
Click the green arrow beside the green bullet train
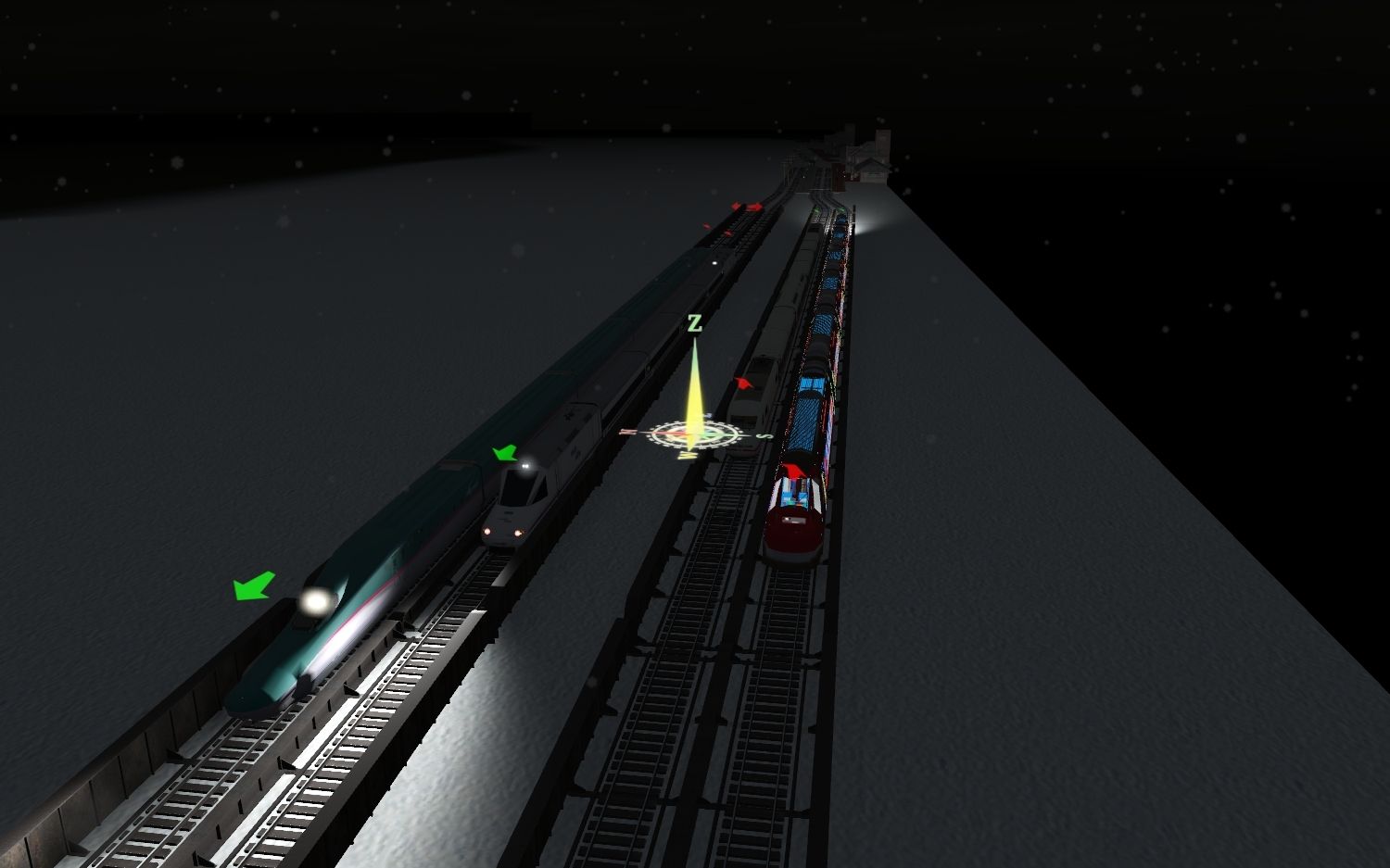coord(254,586)
